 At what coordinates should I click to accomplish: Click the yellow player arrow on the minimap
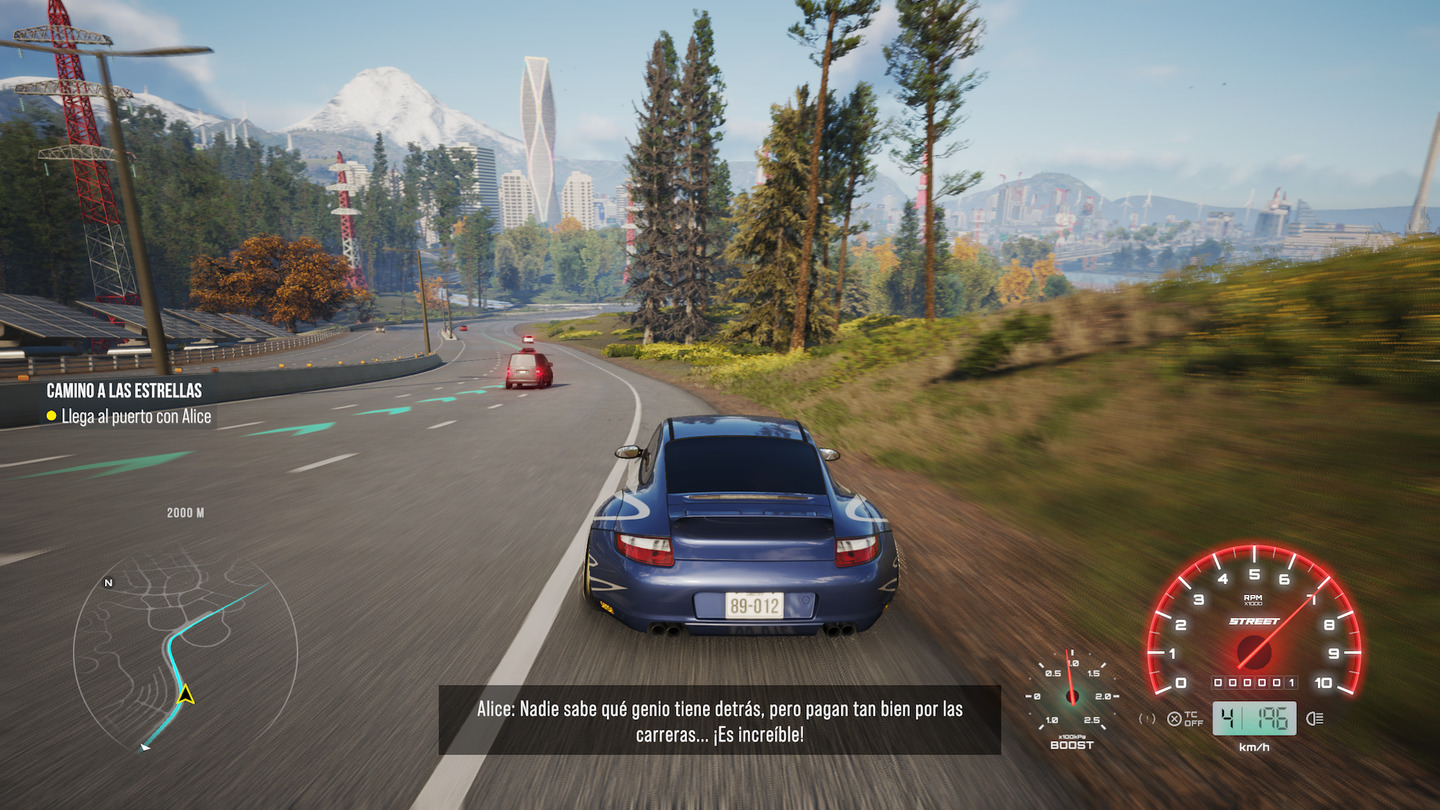pyautogui.click(x=185, y=694)
